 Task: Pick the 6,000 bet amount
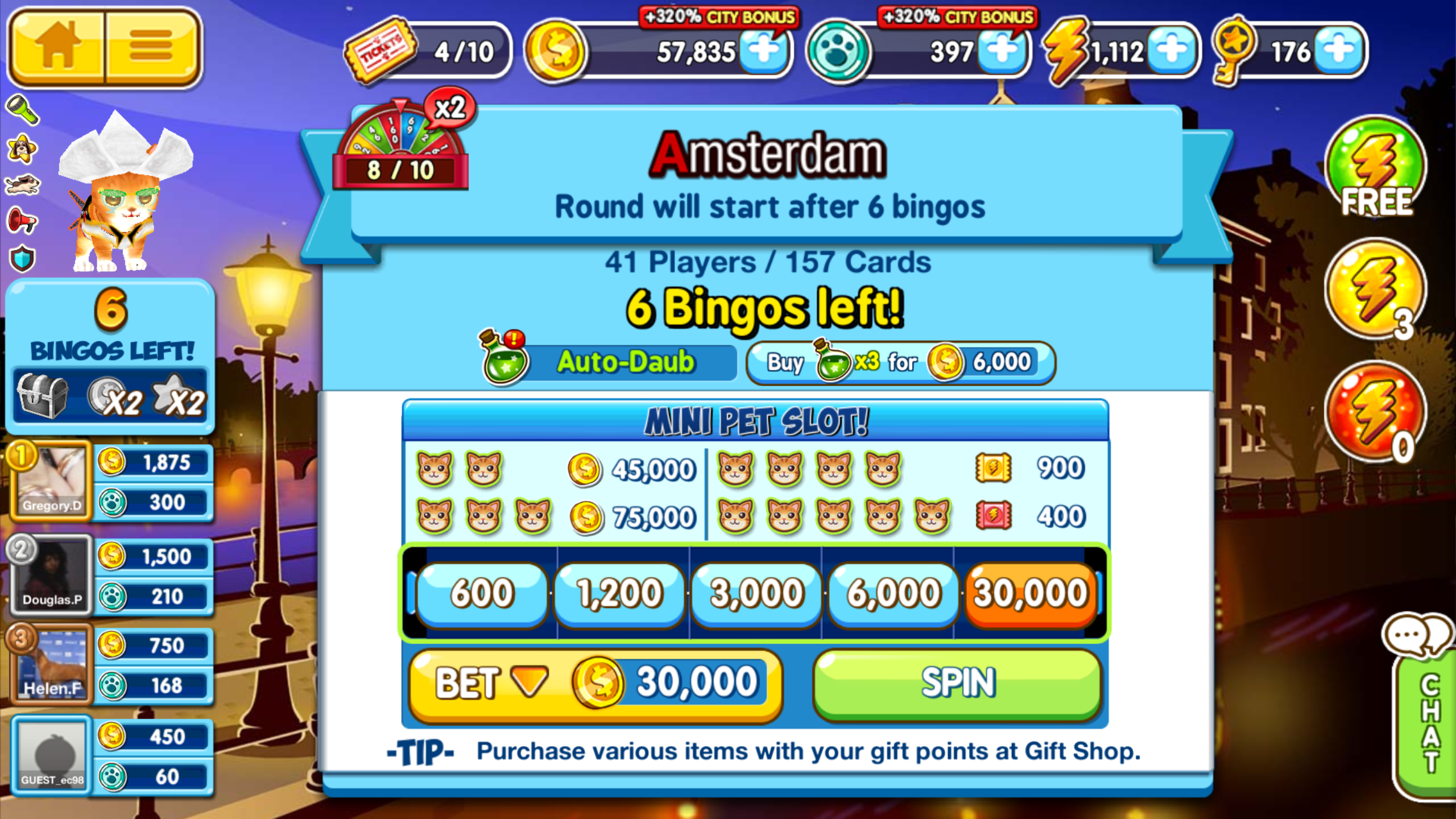pos(894,594)
